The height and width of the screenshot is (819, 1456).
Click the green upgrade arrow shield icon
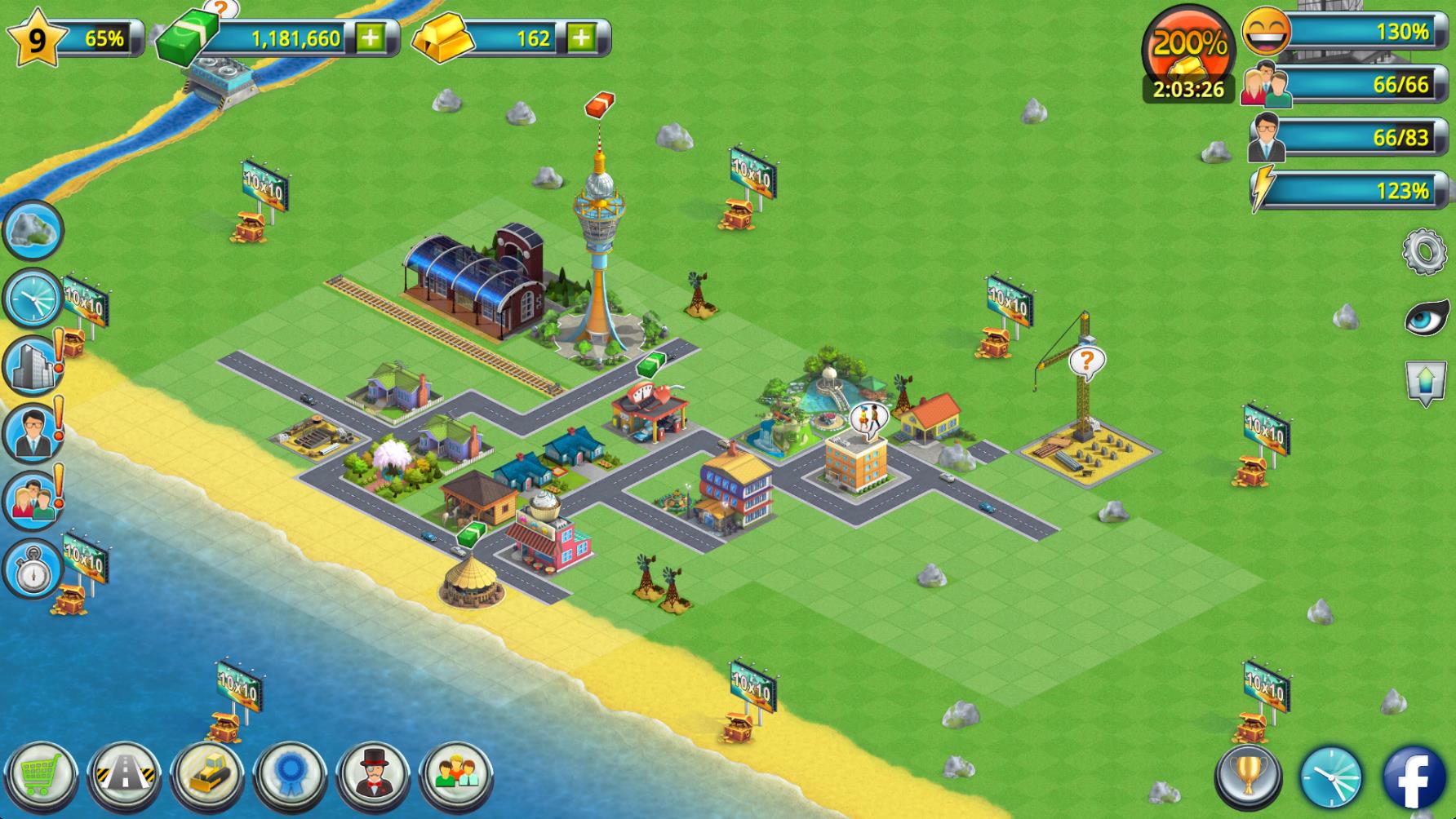1426,382
